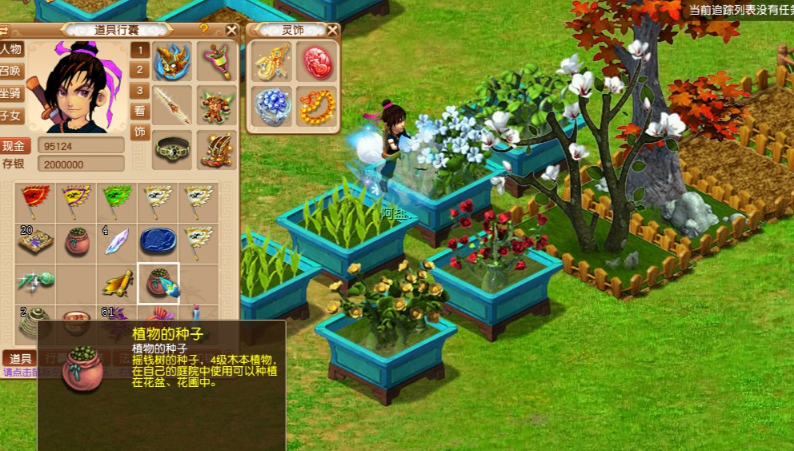Select the red jade 灵饰 item
Screen dimensions: 794x451
[x=316, y=61]
